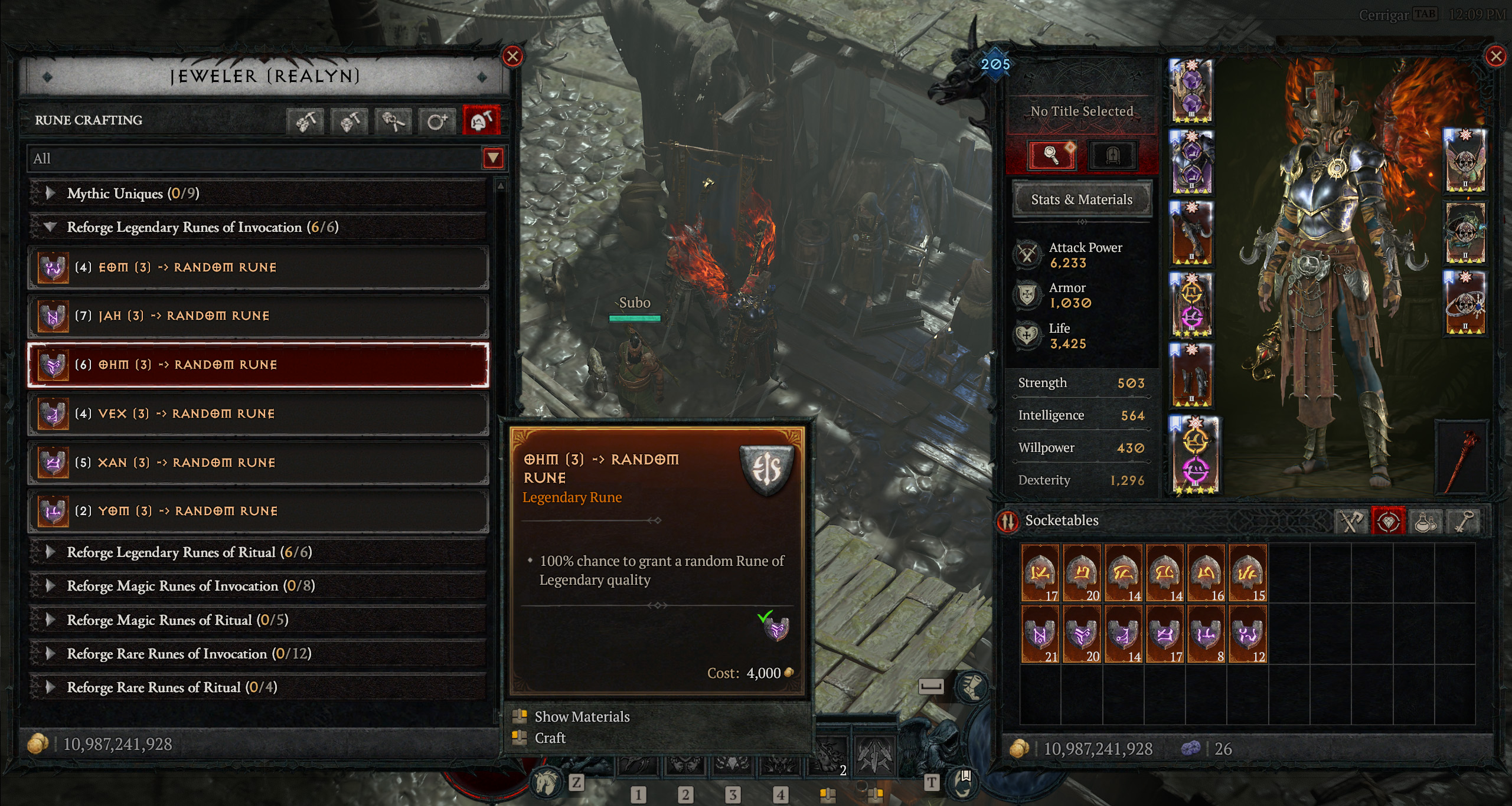The width and height of the screenshot is (1512, 806).
Task: Switch to the consumables flask tab
Action: coord(1425,522)
